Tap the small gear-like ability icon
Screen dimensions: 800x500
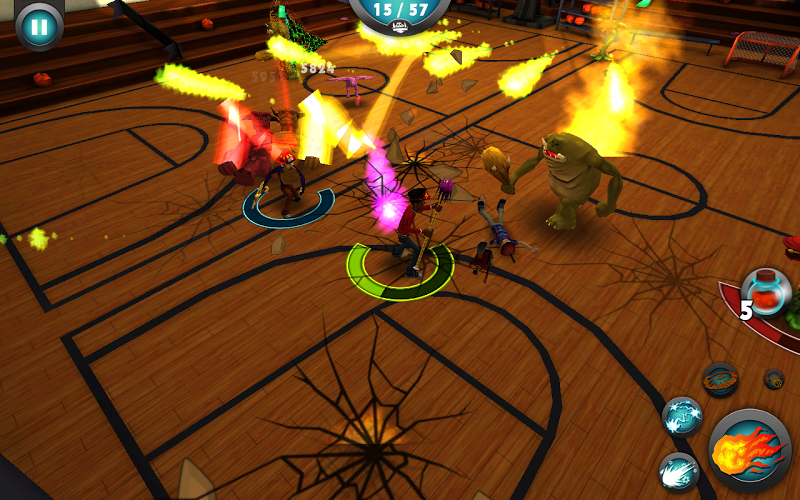coord(774,379)
